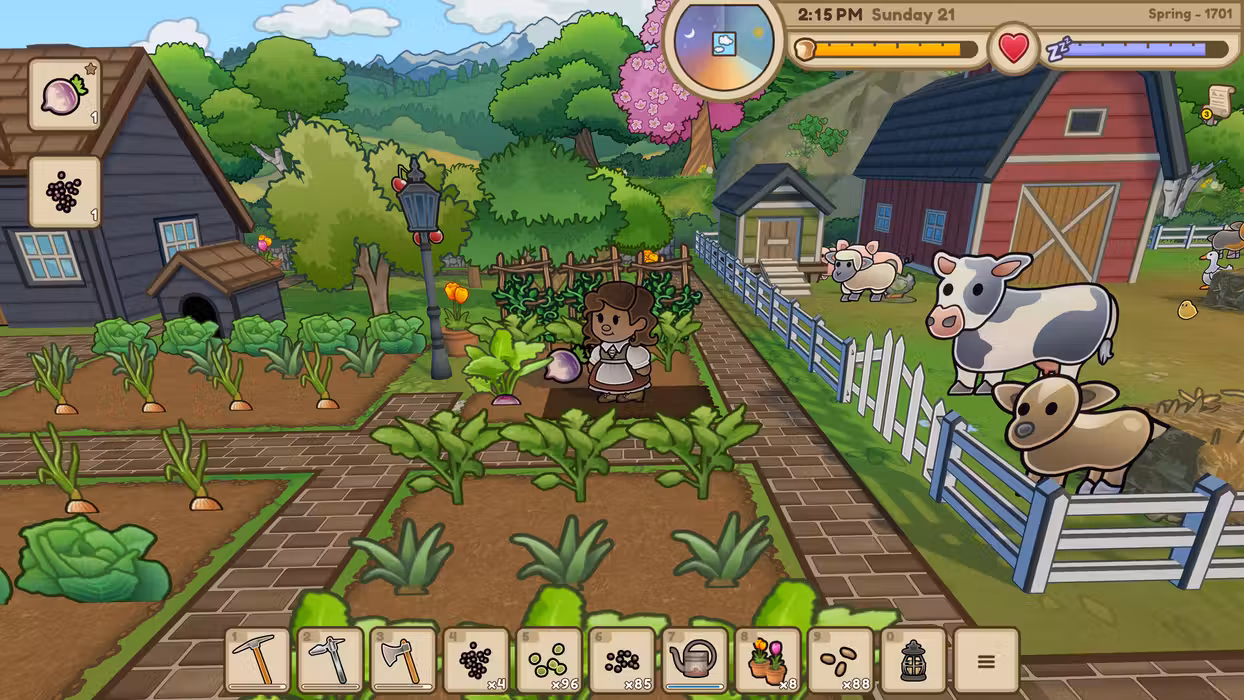Click the day-night clock dial
The height and width of the screenshot is (700, 1244).
pyautogui.click(x=722, y=43)
